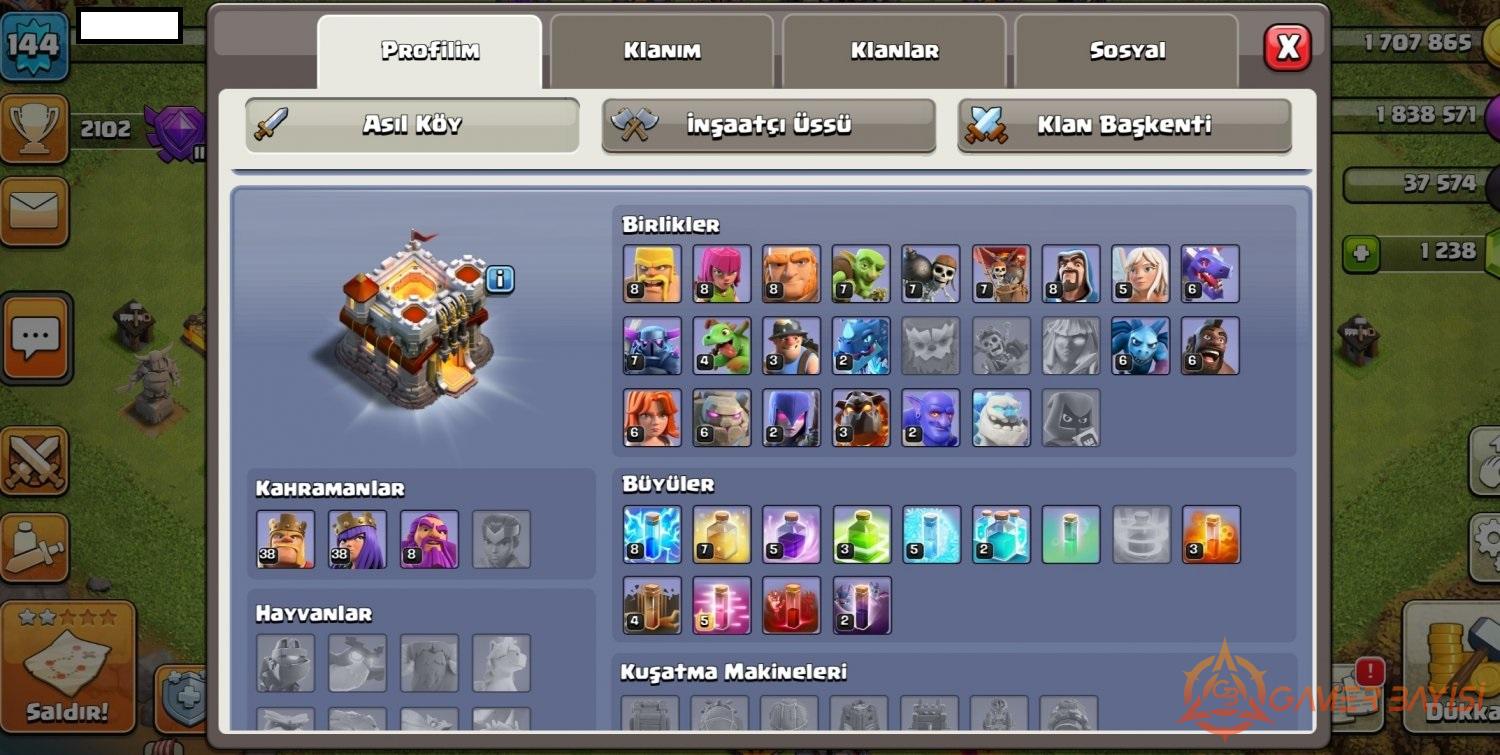Select the Barbarian troop icon
1500x755 pixels.
coord(652,273)
